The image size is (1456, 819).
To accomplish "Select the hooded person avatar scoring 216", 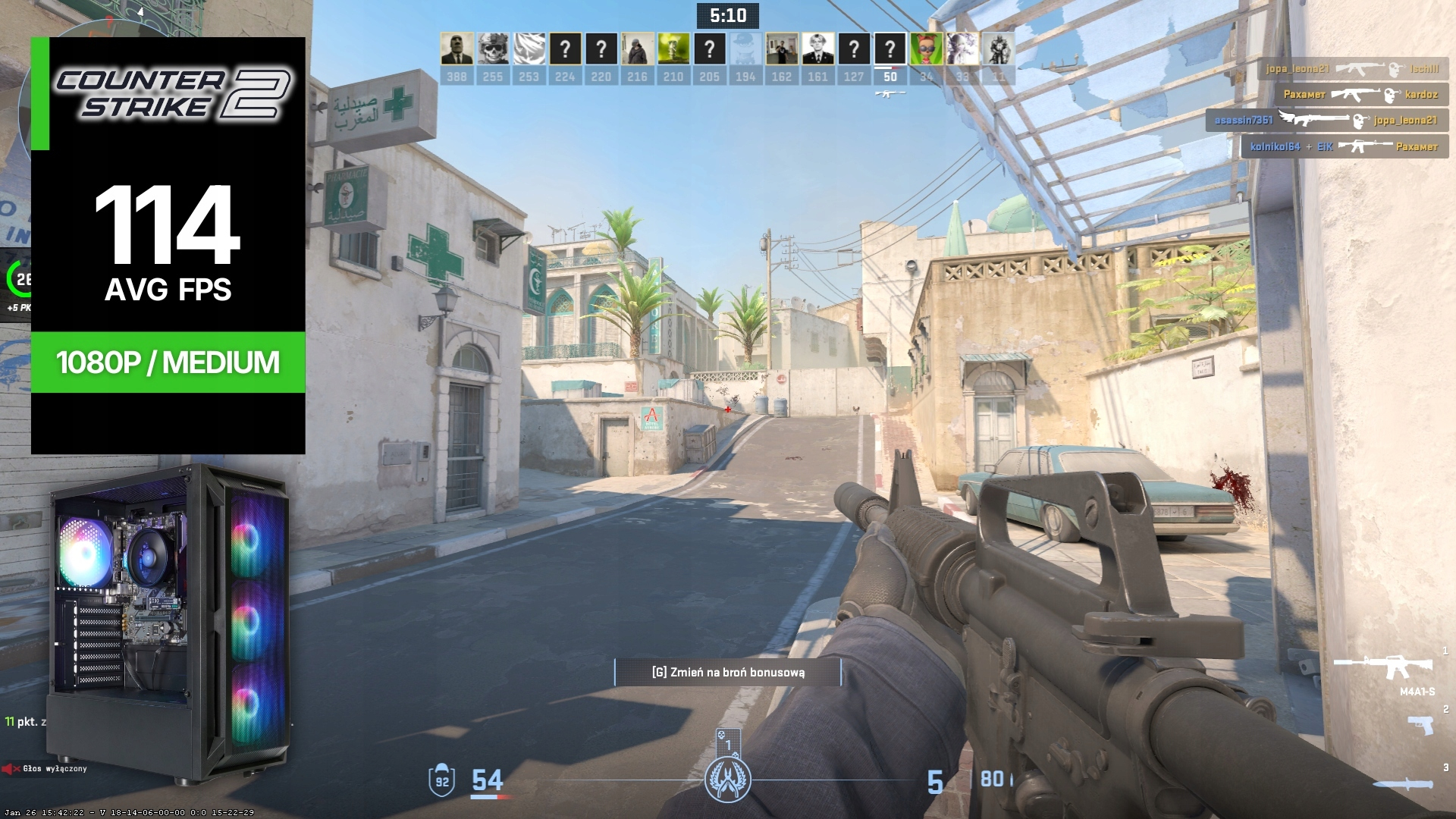I will point(637,49).
